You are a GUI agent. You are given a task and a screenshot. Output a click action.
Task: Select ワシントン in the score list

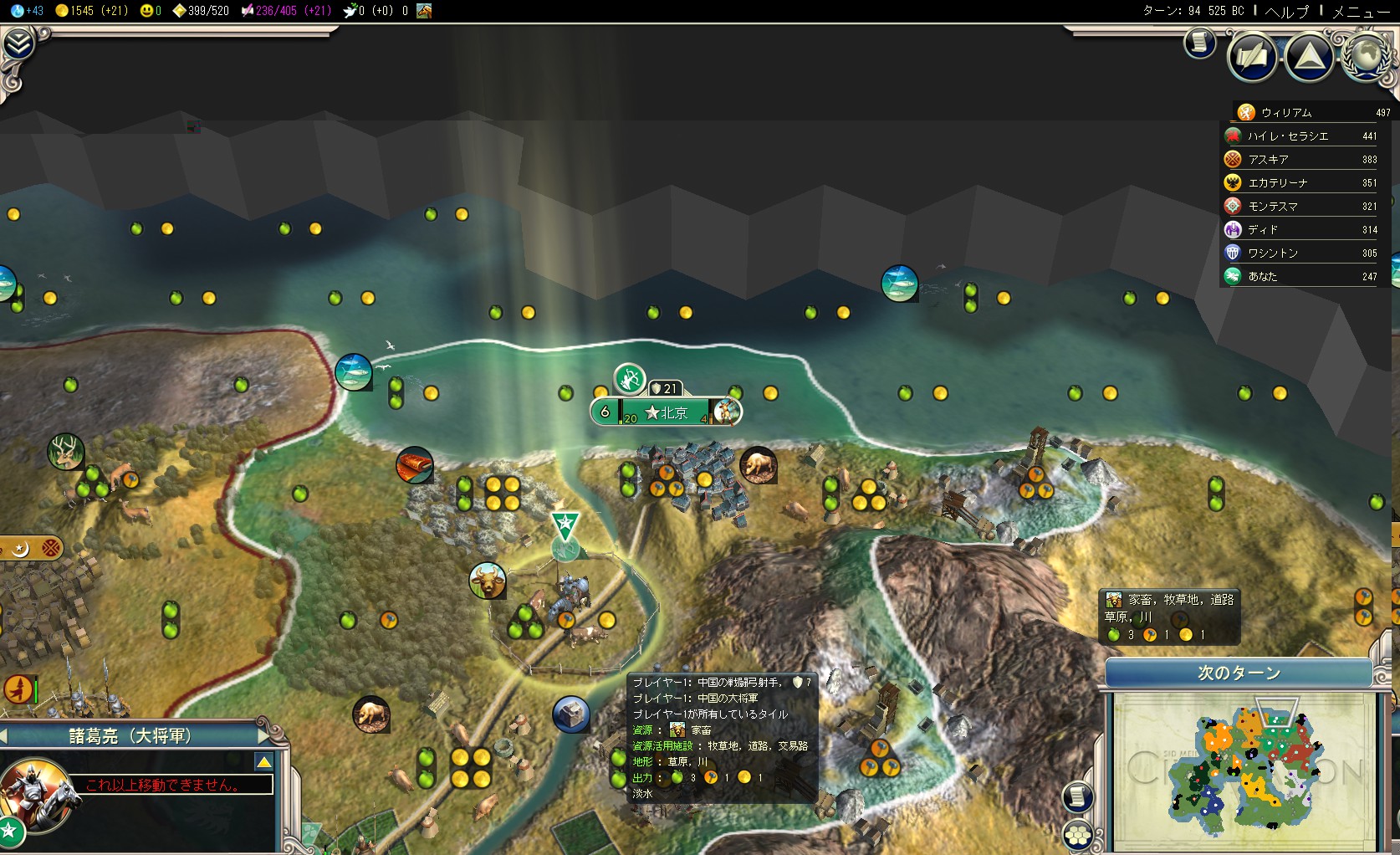1273,253
